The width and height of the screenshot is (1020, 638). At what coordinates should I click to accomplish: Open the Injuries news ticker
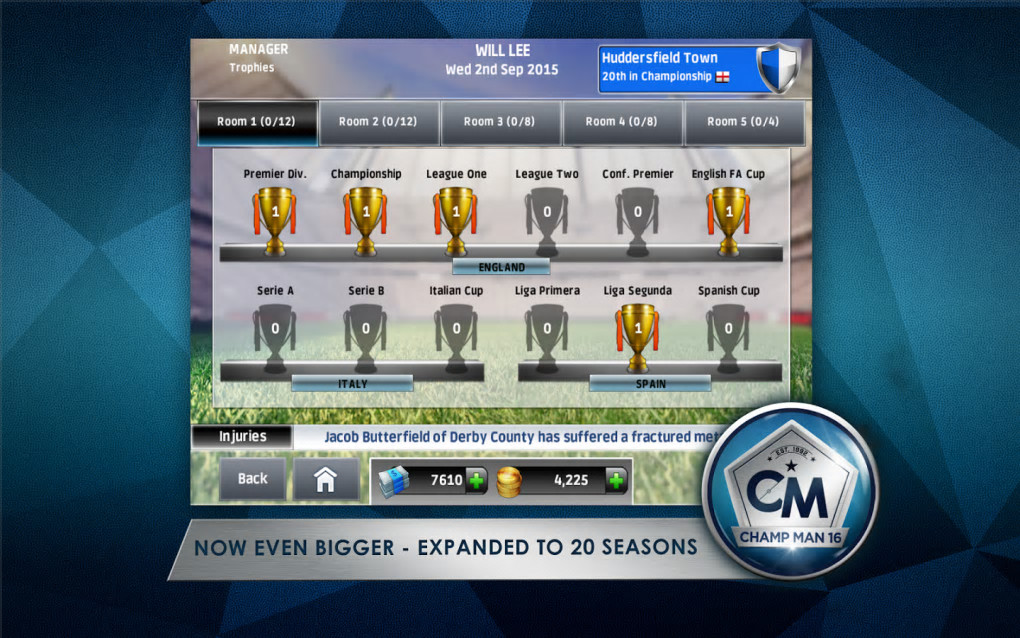point(243,437)
